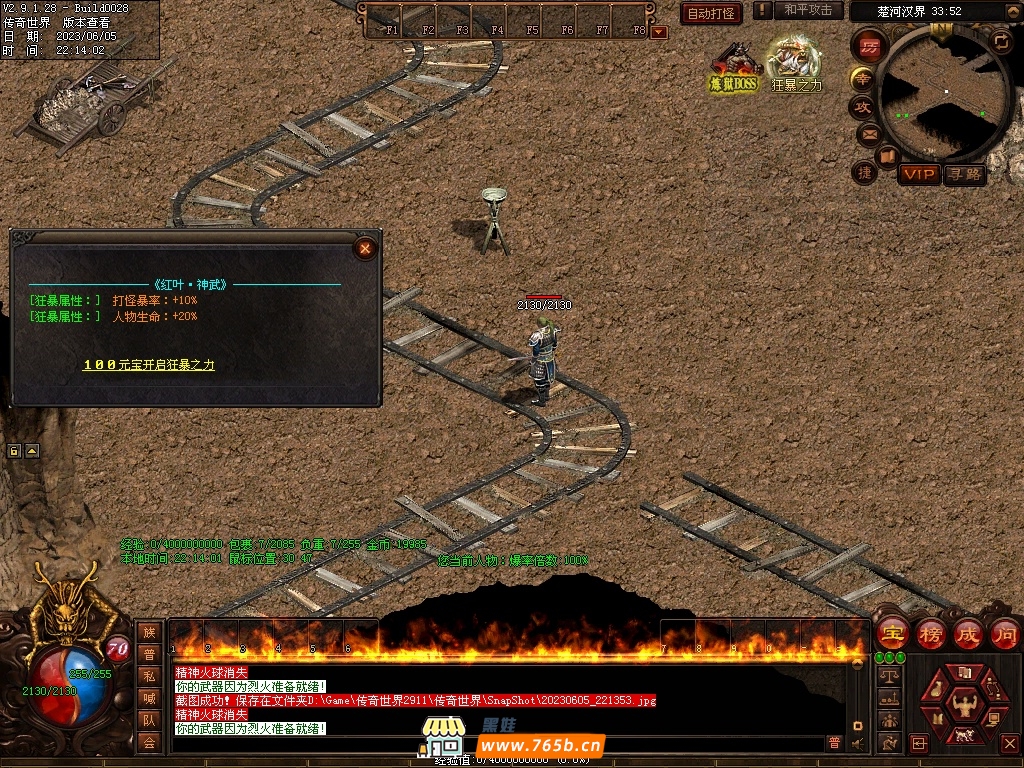The image size is (1024, 768).
Task: Select the 族 chat channel tab
Action: click(149, 632)
